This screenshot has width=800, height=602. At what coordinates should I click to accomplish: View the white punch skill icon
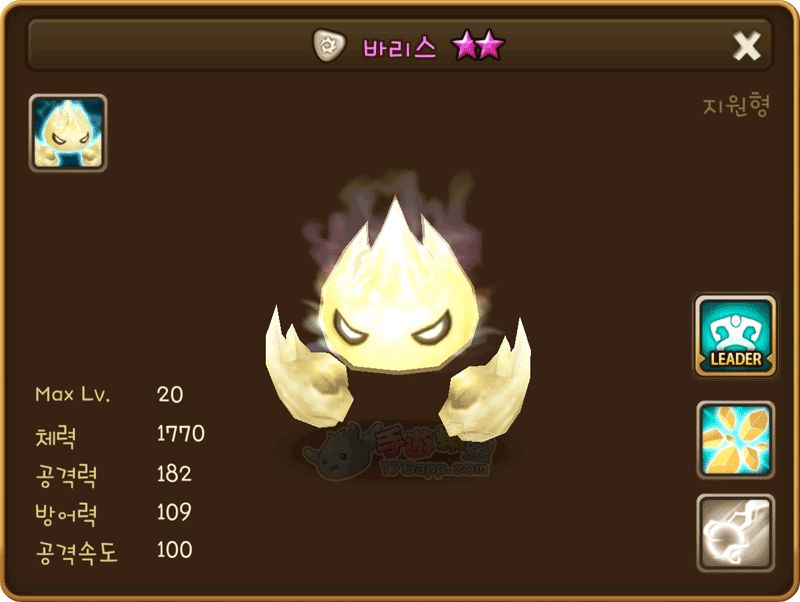[736, 533]
